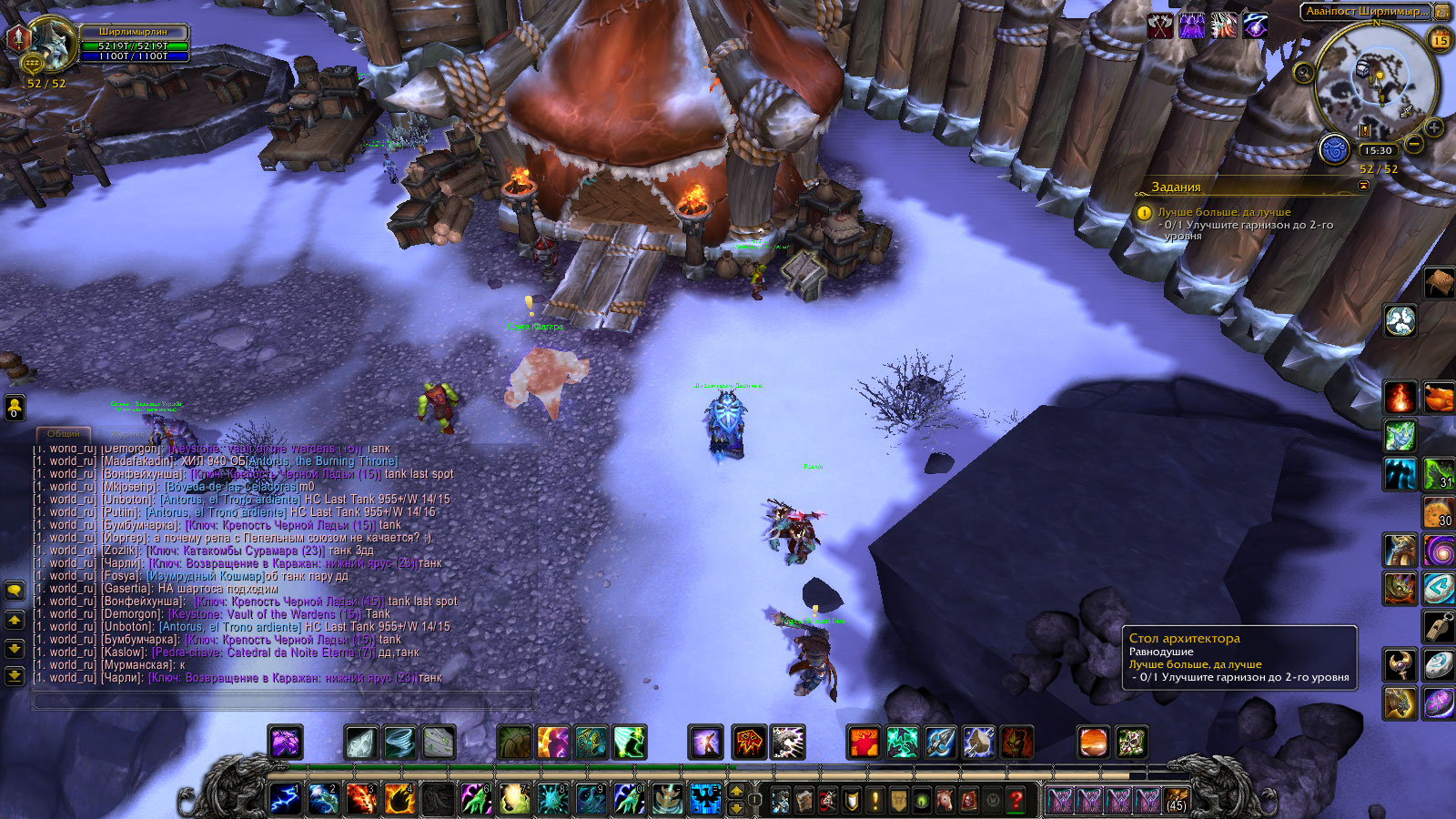Open the blue garrison report button
The height and width of the screenshot is (819, 1456).
click(x=1334, y=148)
